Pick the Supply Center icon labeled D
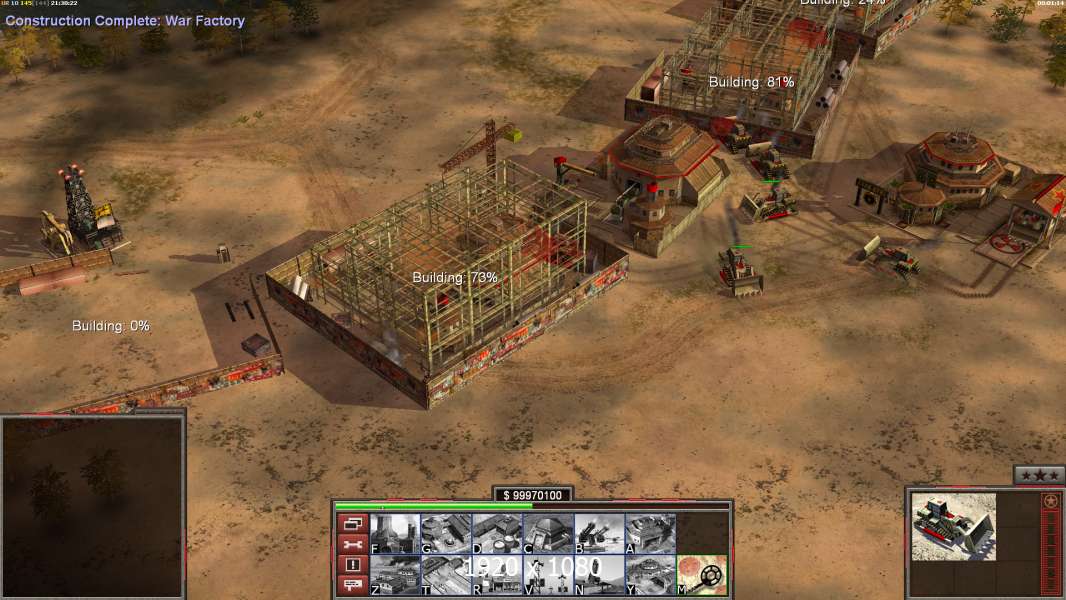Screen dimensions: 1066x600 pos(497,534)
